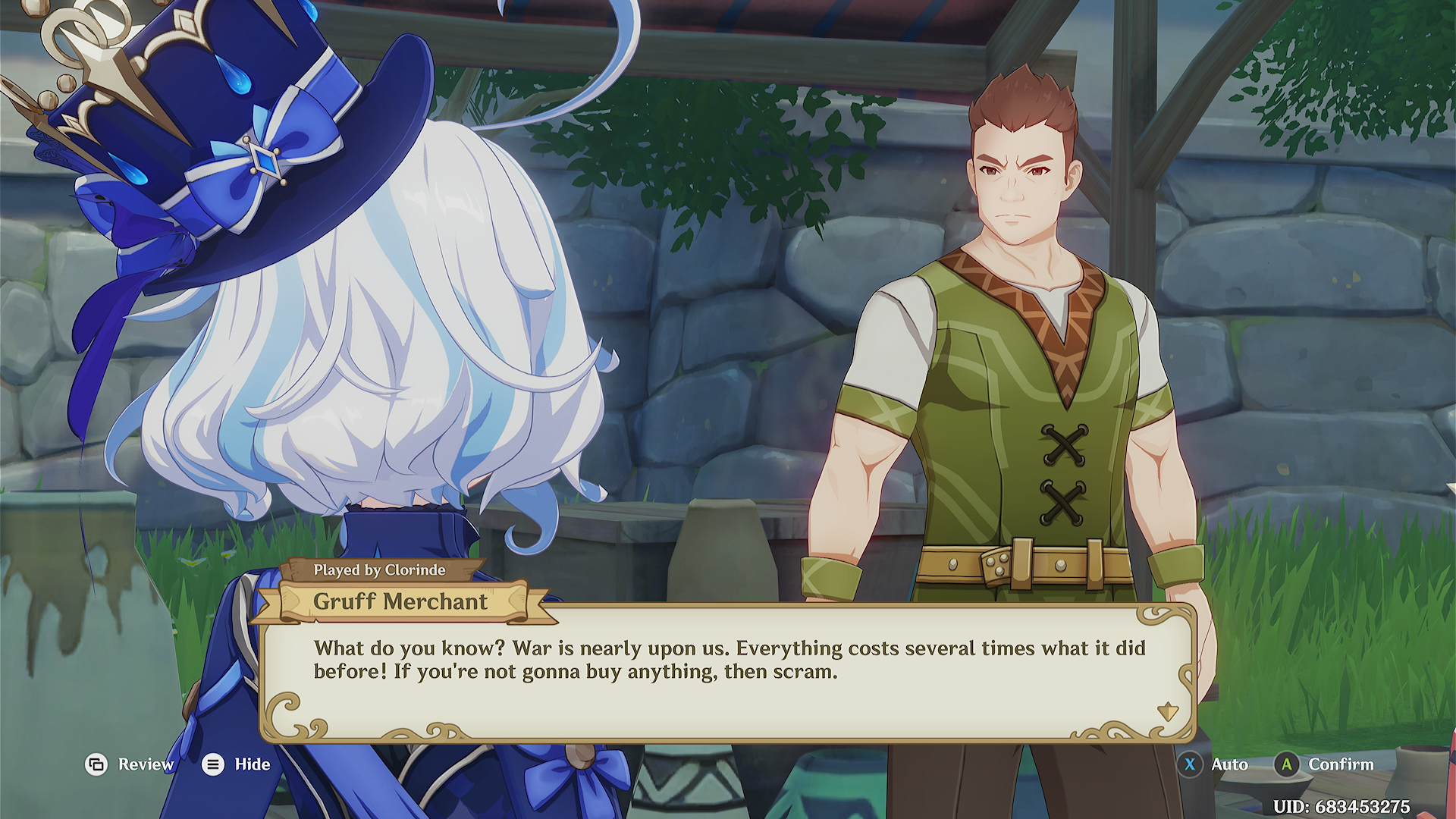Toggle Auto dialogue playback
Viewport: 1456px width, 819px height.
click(x=1215, y=764)
